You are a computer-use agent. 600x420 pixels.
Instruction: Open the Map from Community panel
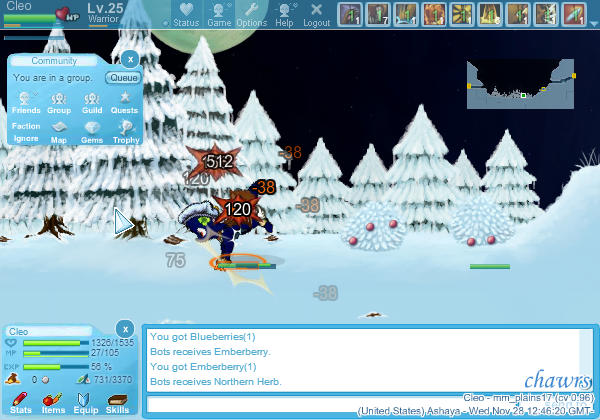tap(59, 131)
